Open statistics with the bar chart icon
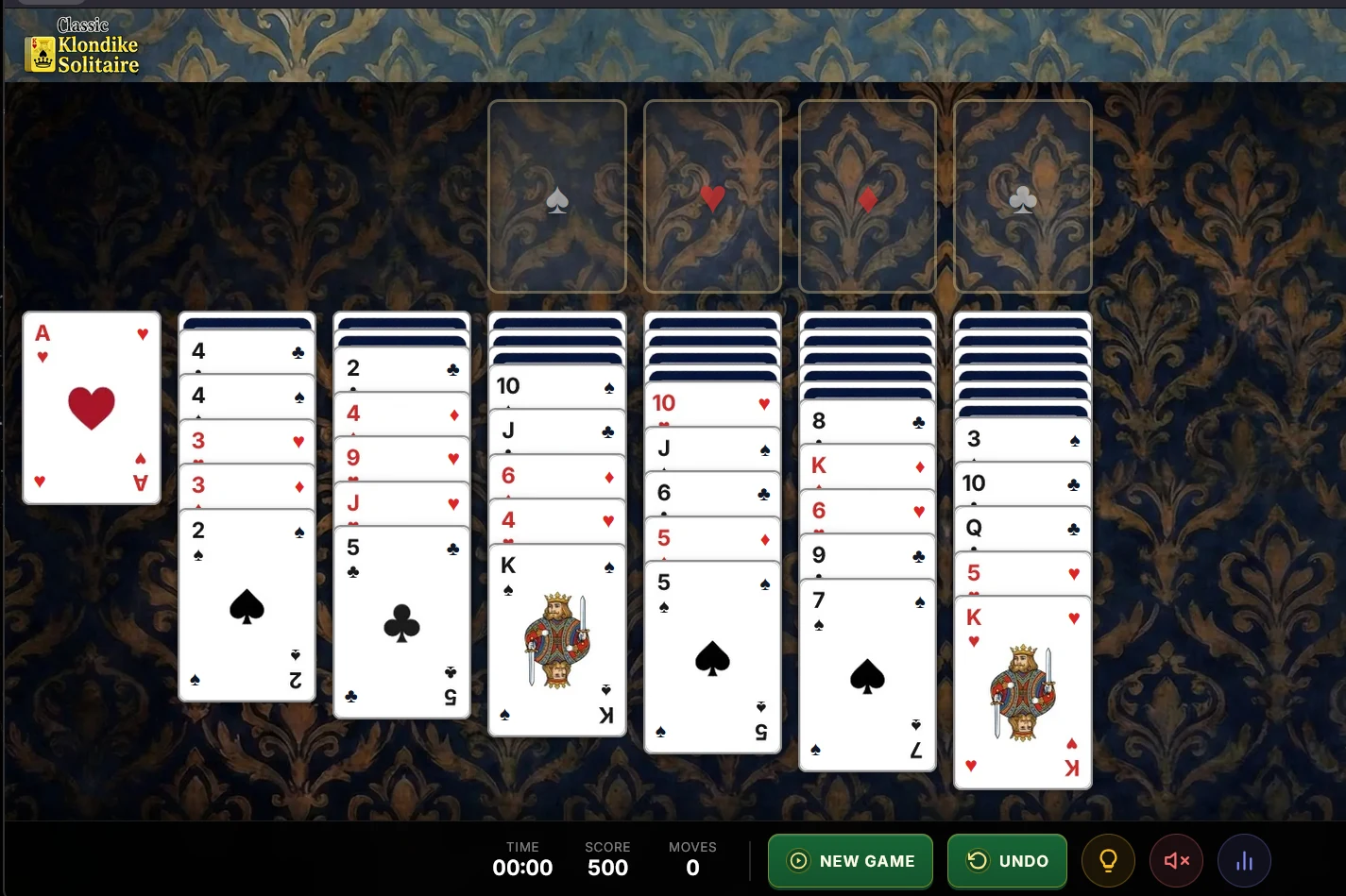This screenshot has width=1346, height=896. pyautogui.click(x=1244, y=860)
